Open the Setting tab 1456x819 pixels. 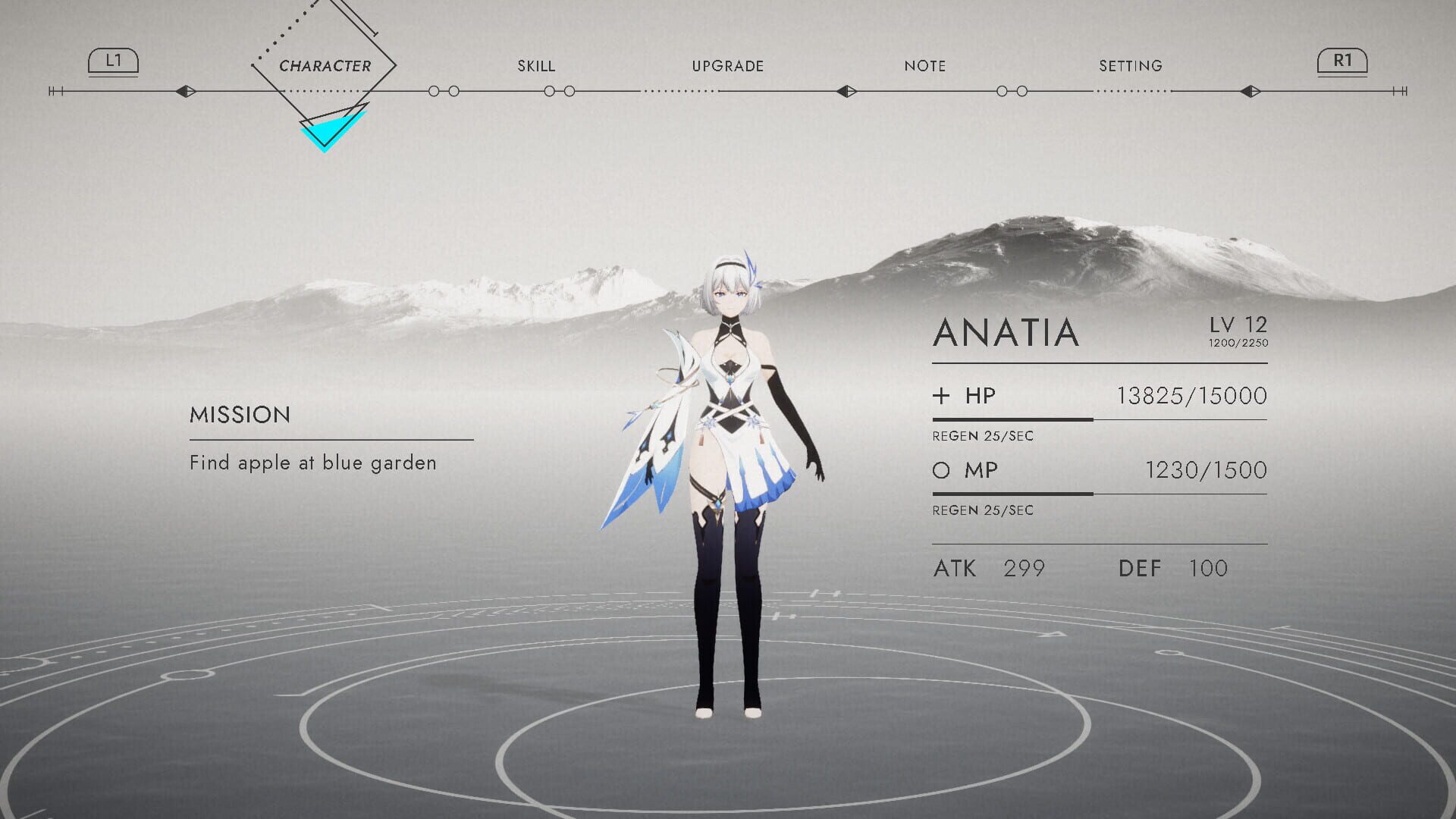pyautogui.click(x=1130, y=66)
